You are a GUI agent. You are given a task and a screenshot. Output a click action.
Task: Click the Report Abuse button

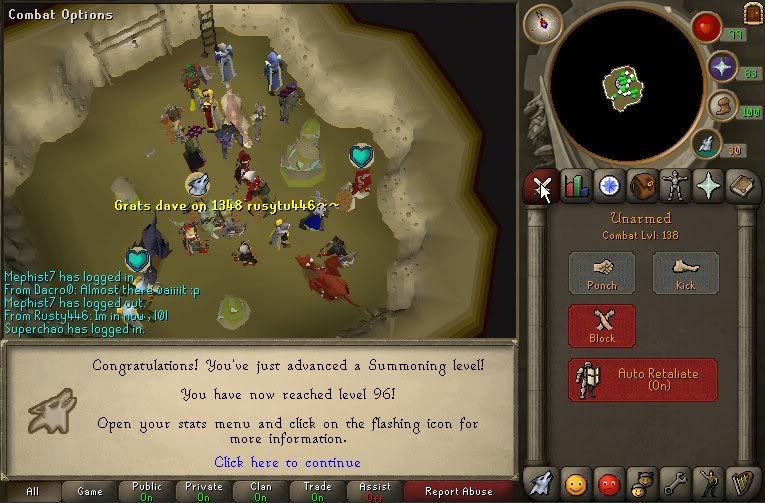pyautogui.click(x=458, y=491)
